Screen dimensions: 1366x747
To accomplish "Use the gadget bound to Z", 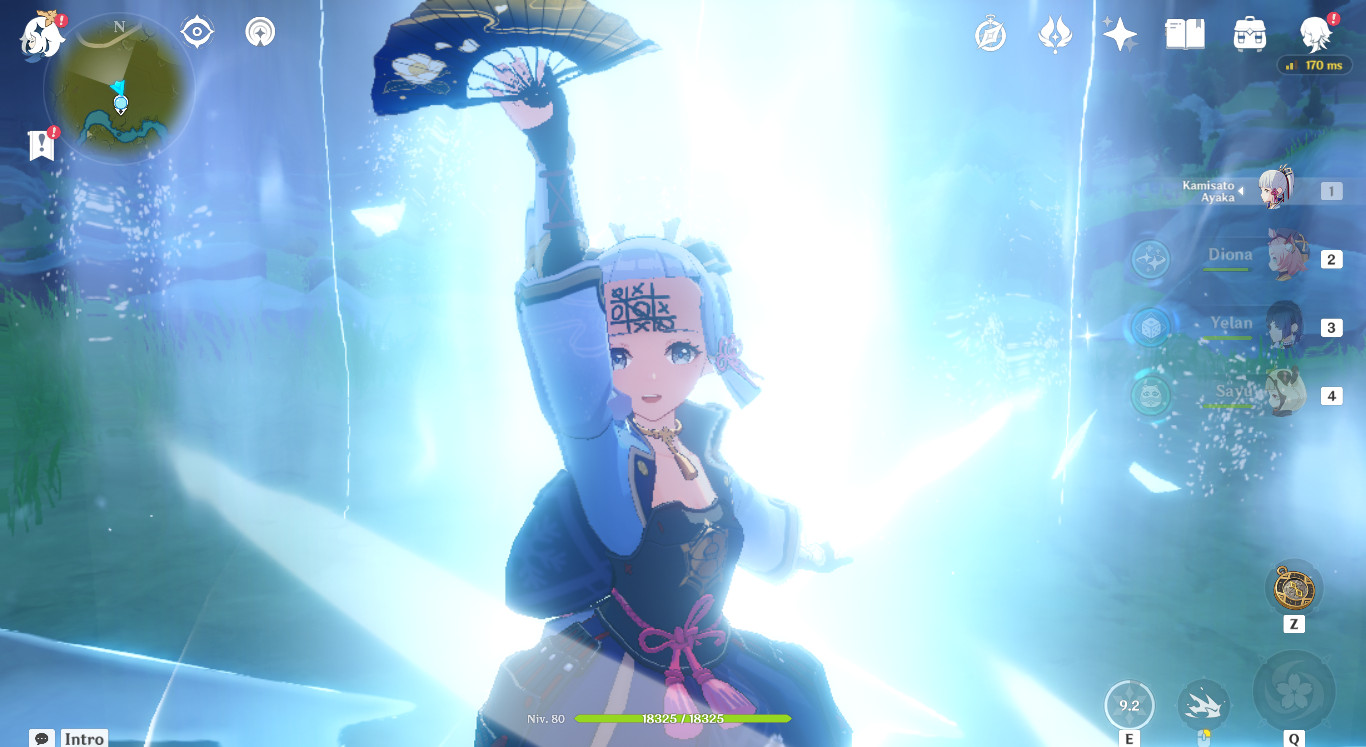I will pos(1293,586).
